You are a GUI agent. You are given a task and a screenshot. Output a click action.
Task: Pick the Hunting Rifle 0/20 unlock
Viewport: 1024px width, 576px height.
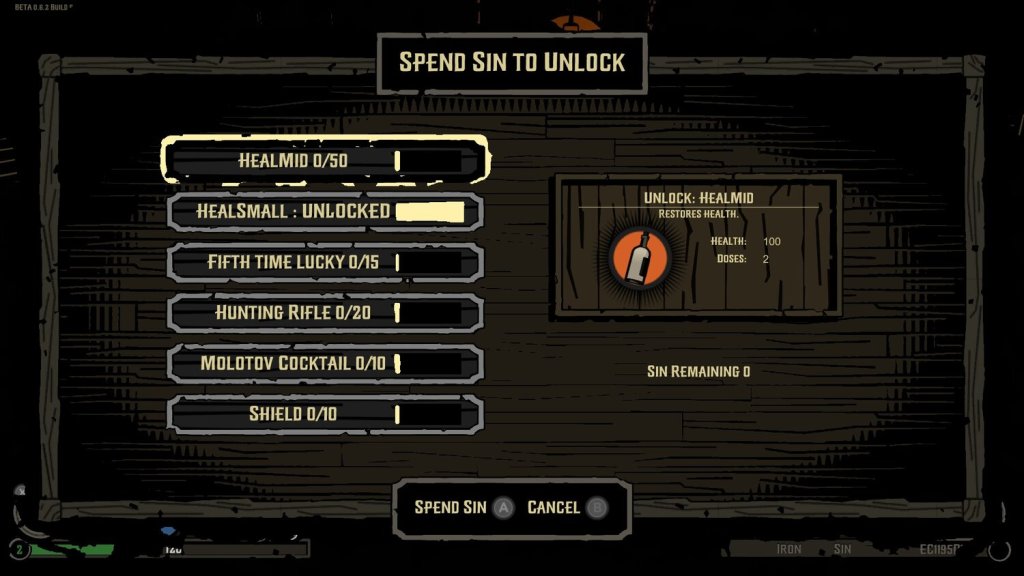pos(325,313)
